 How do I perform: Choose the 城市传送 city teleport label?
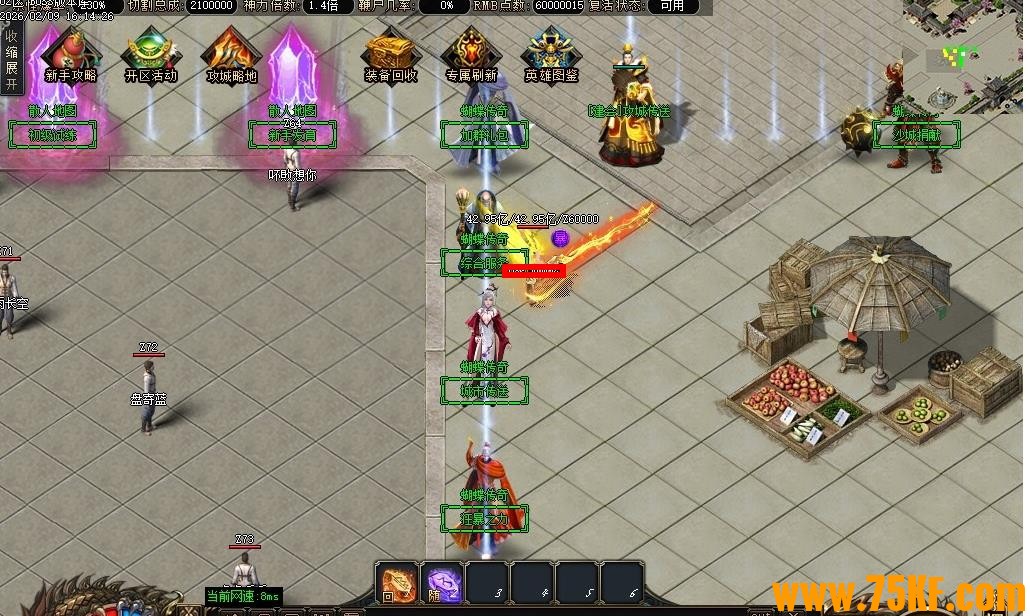(484, 391)
